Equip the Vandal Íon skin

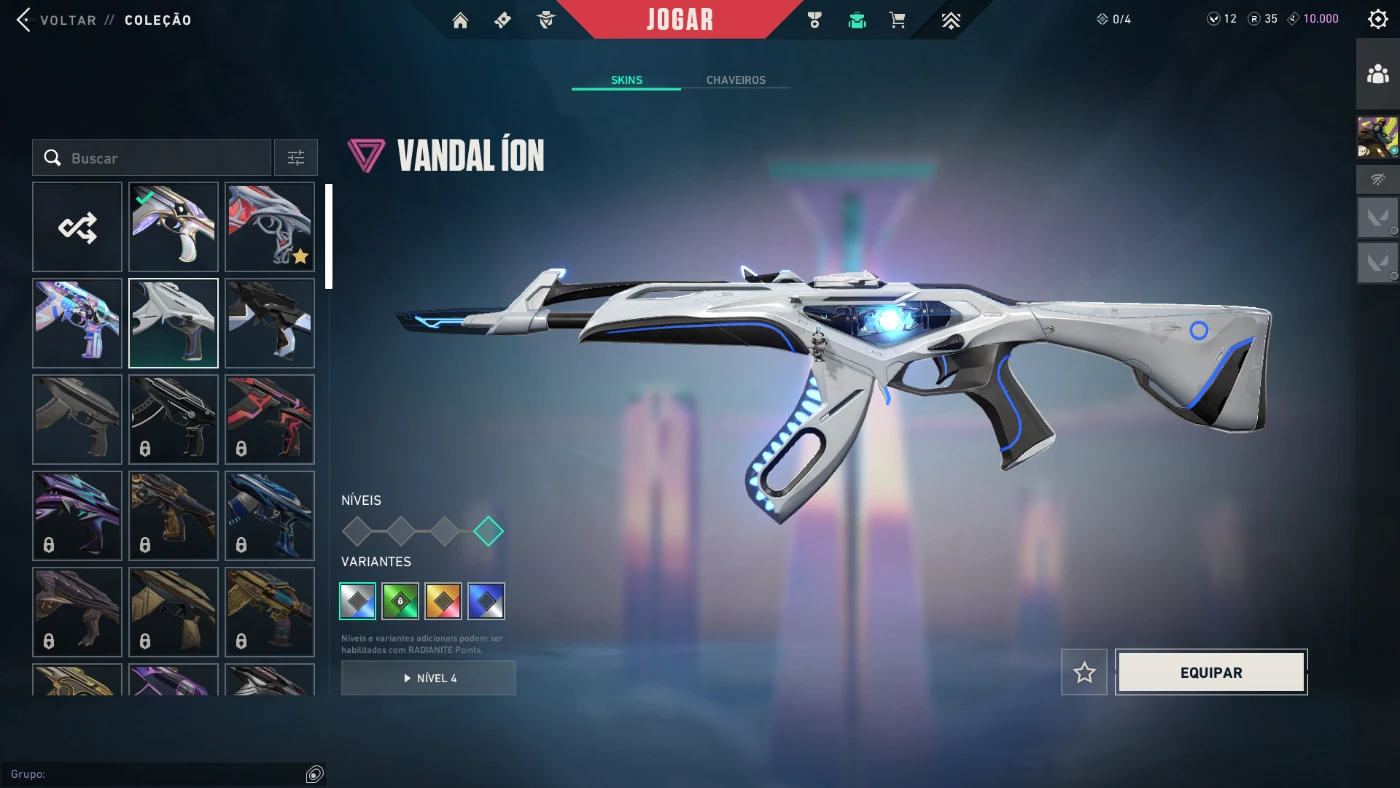[1211, 673]
